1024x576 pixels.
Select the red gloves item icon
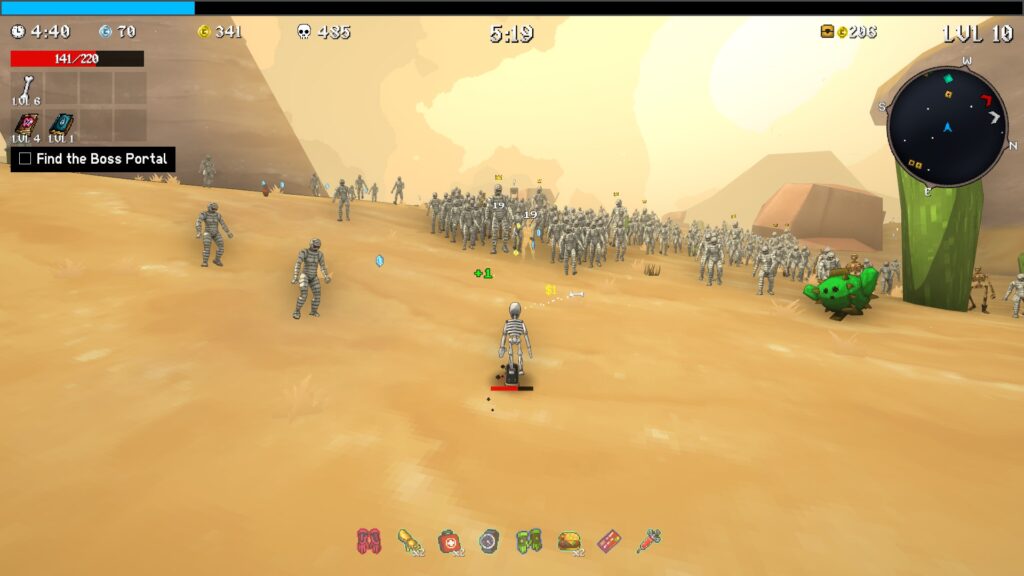[x=368, y=541]
